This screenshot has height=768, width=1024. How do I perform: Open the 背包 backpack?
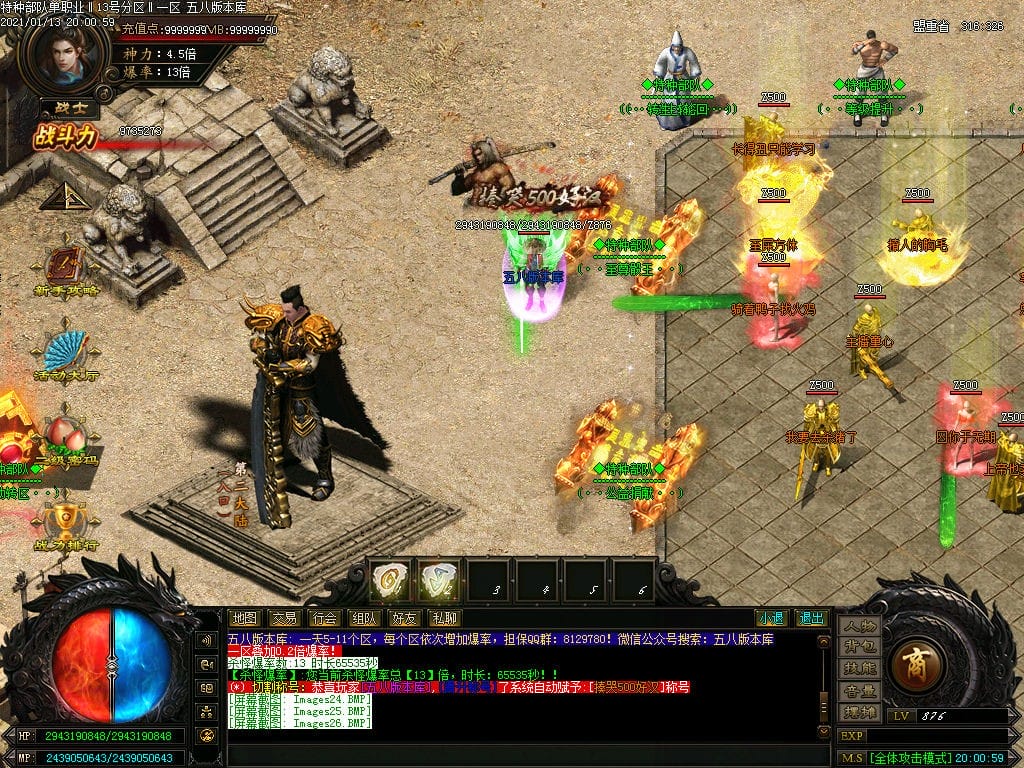pos(859,647)
